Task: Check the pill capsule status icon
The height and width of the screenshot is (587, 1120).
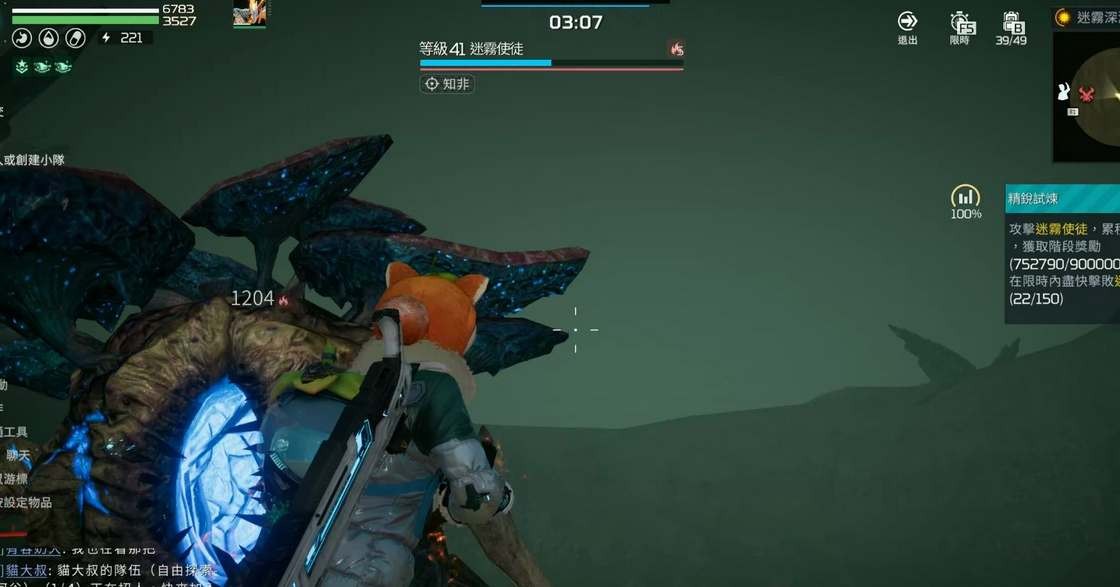Action: pos(75,38)
